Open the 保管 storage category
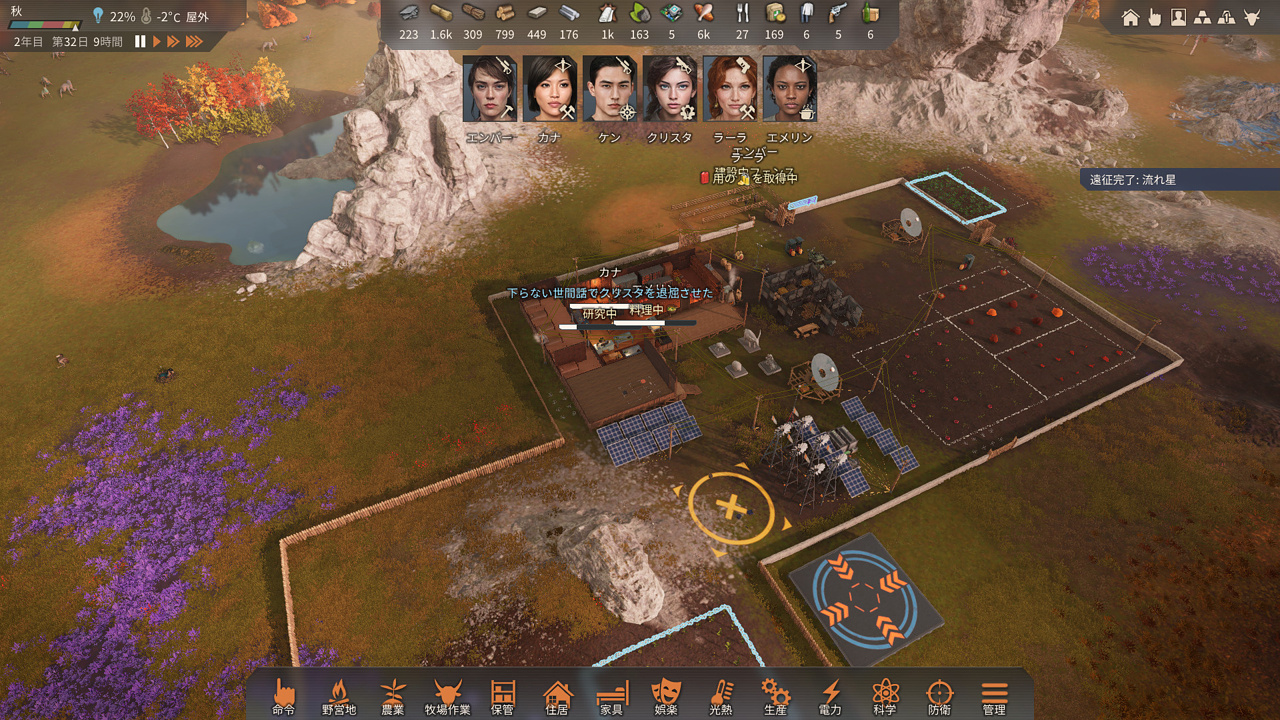 [502, 695]
